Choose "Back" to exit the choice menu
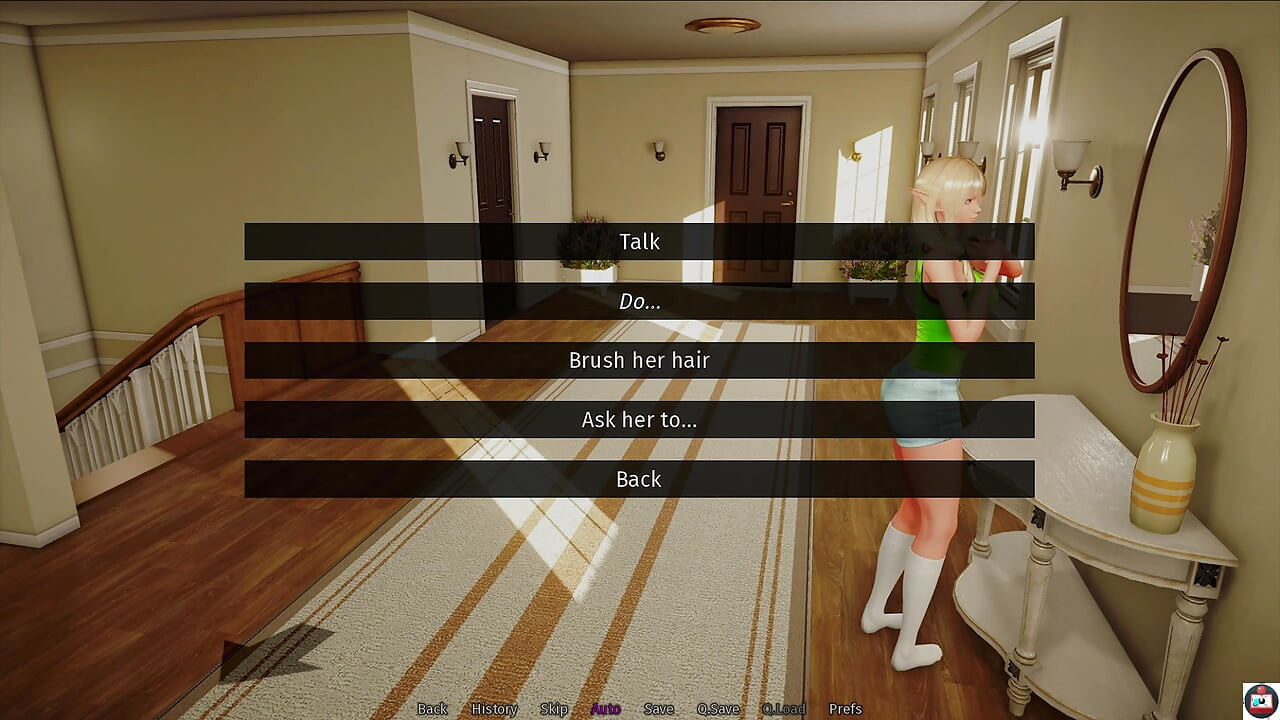This screenshot has width=1280, height=720. point(639,479)
